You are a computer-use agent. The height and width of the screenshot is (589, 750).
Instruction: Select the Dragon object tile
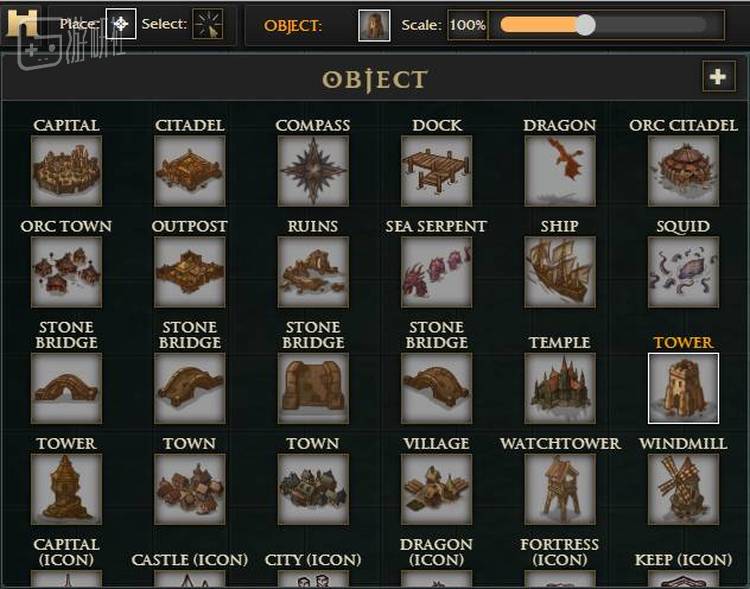click(x=560, y=171)
